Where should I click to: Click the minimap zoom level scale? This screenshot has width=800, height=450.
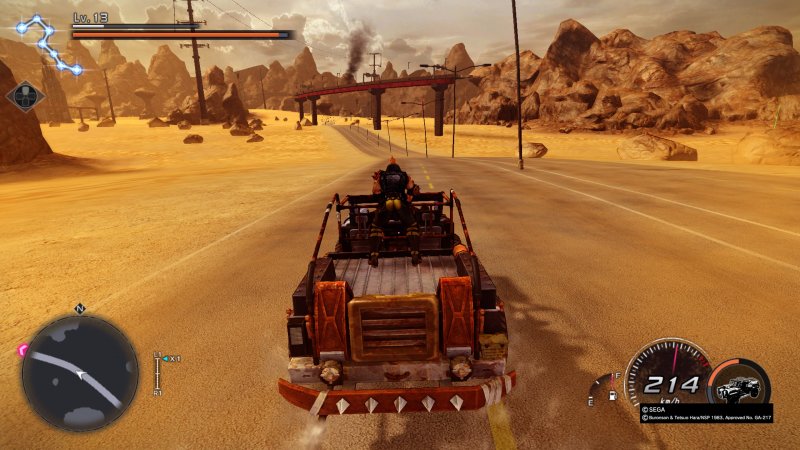157,373
